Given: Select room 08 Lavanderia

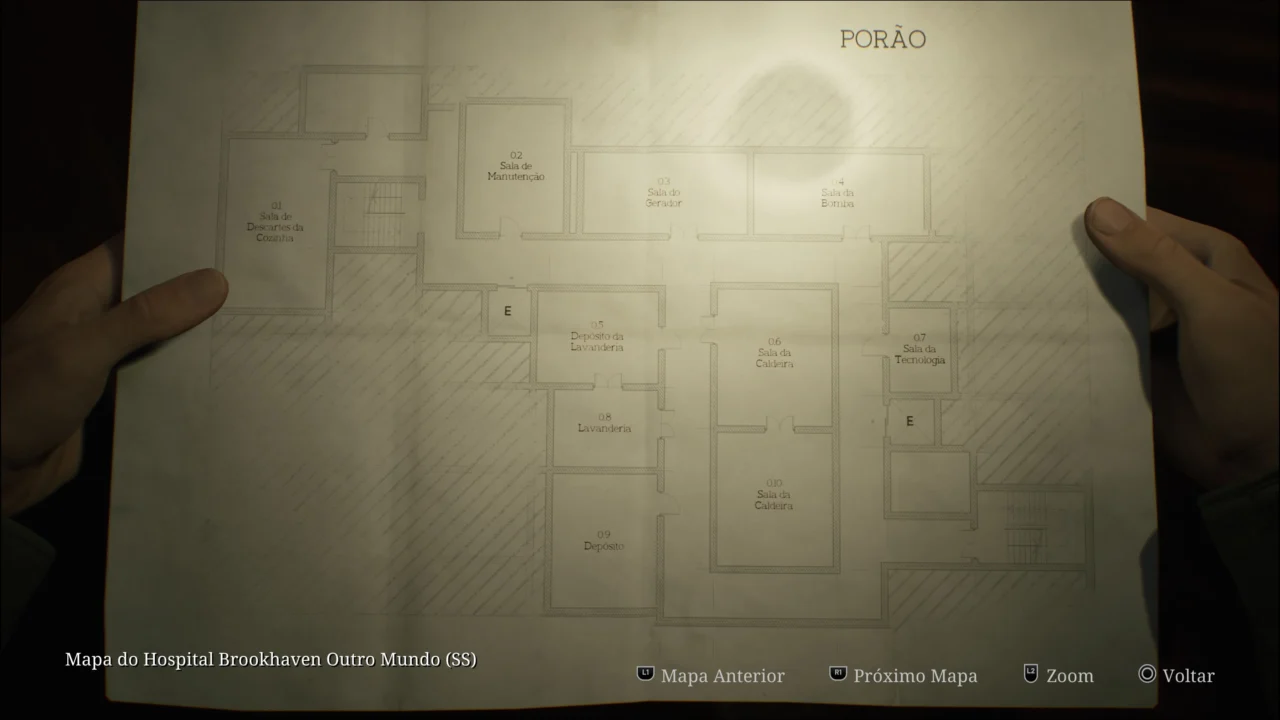Looking at the screenshot, I should (x=604, y=422).
